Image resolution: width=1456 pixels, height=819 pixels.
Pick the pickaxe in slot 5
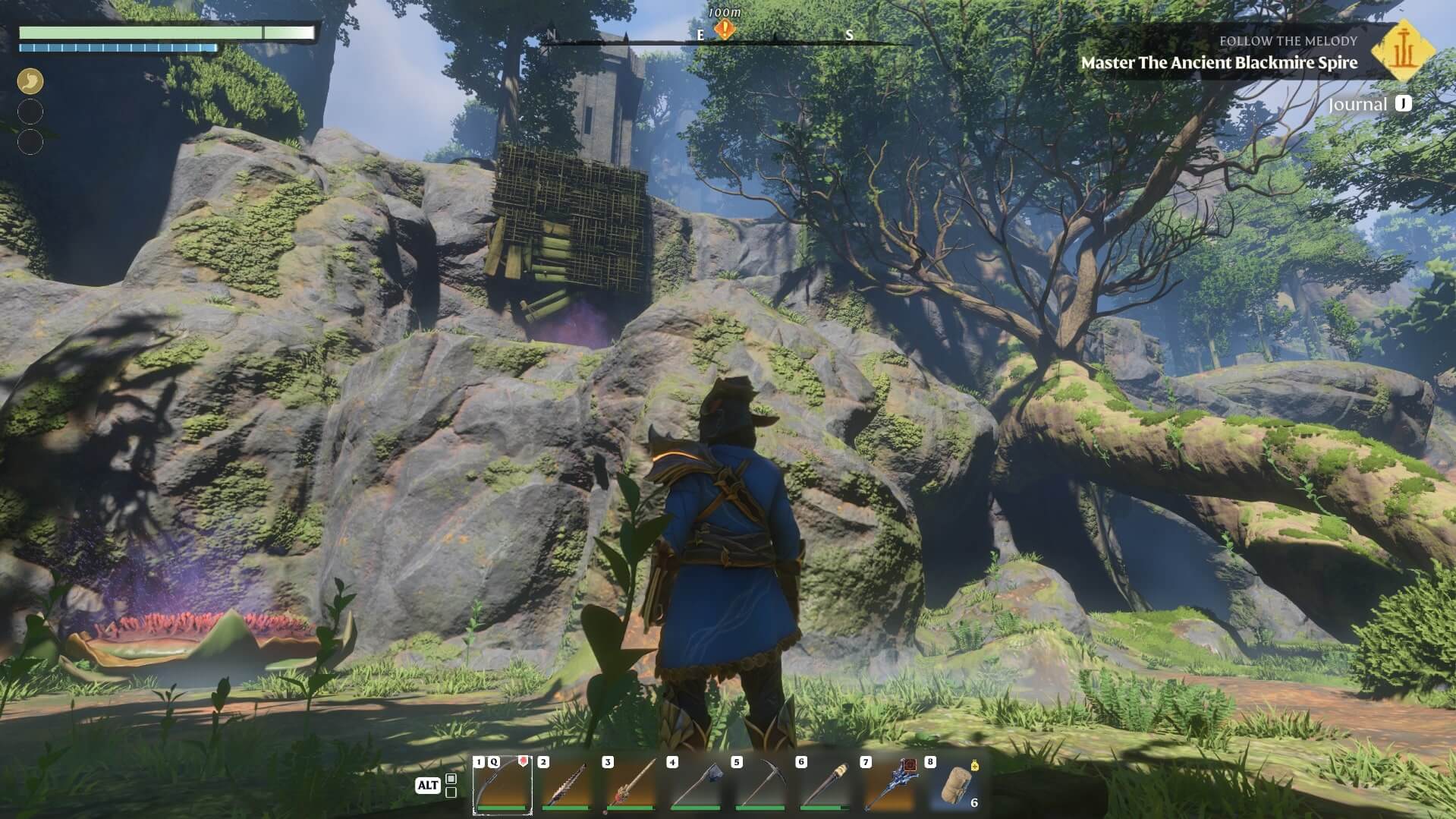759,785
